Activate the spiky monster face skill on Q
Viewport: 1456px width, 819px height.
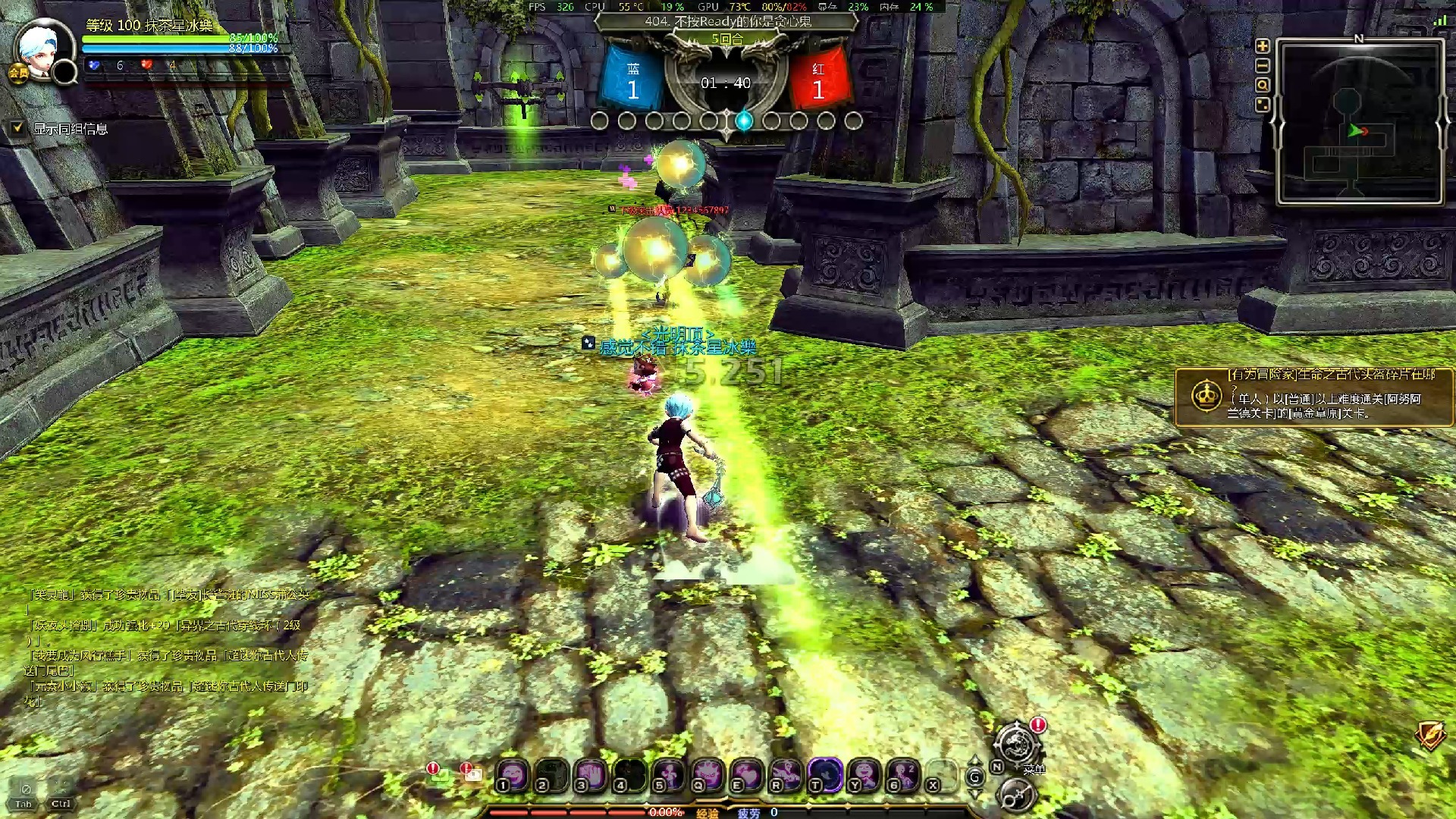708,775
